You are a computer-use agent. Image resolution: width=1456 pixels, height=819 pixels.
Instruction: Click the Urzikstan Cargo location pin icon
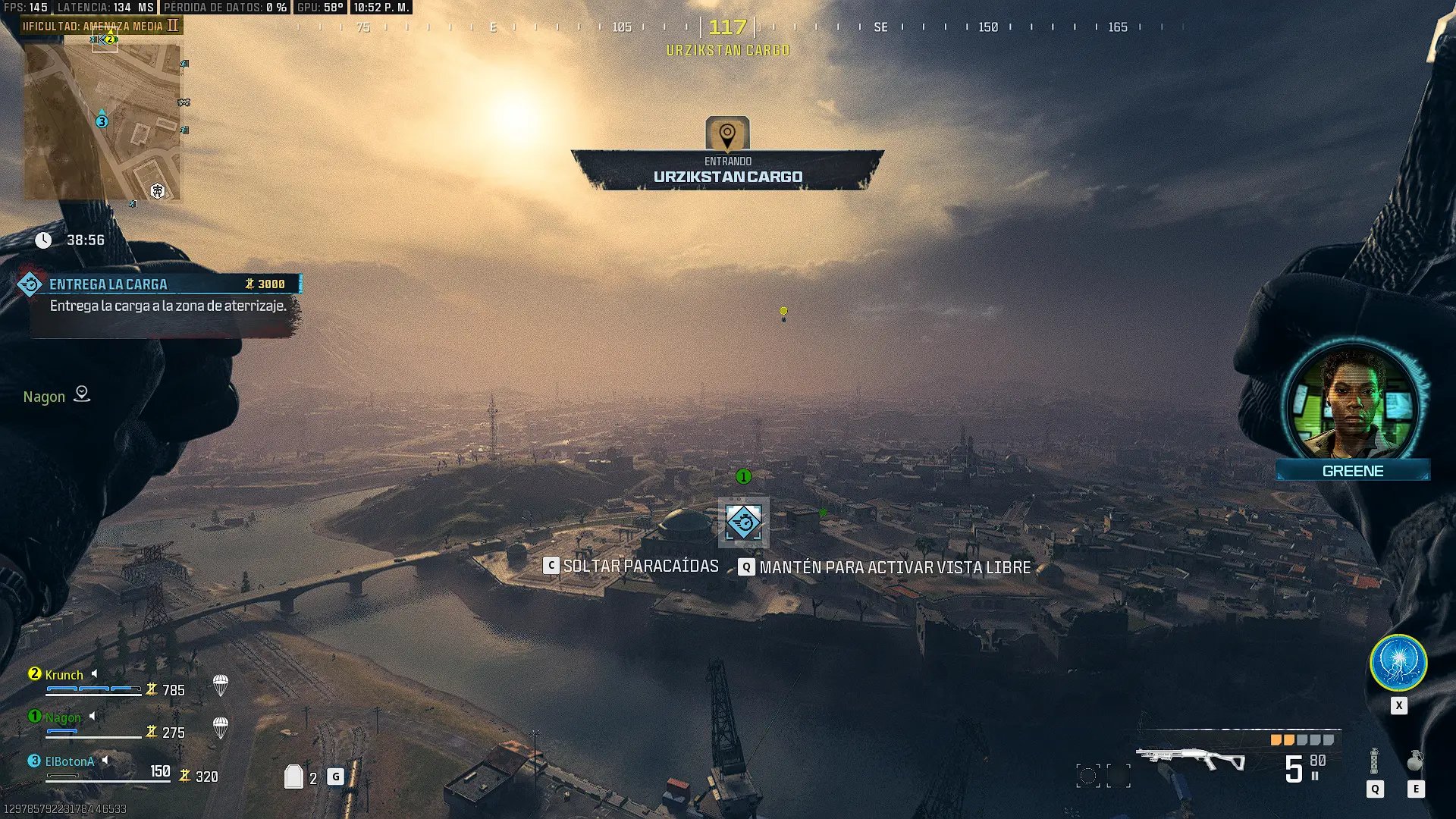(727, 134)
